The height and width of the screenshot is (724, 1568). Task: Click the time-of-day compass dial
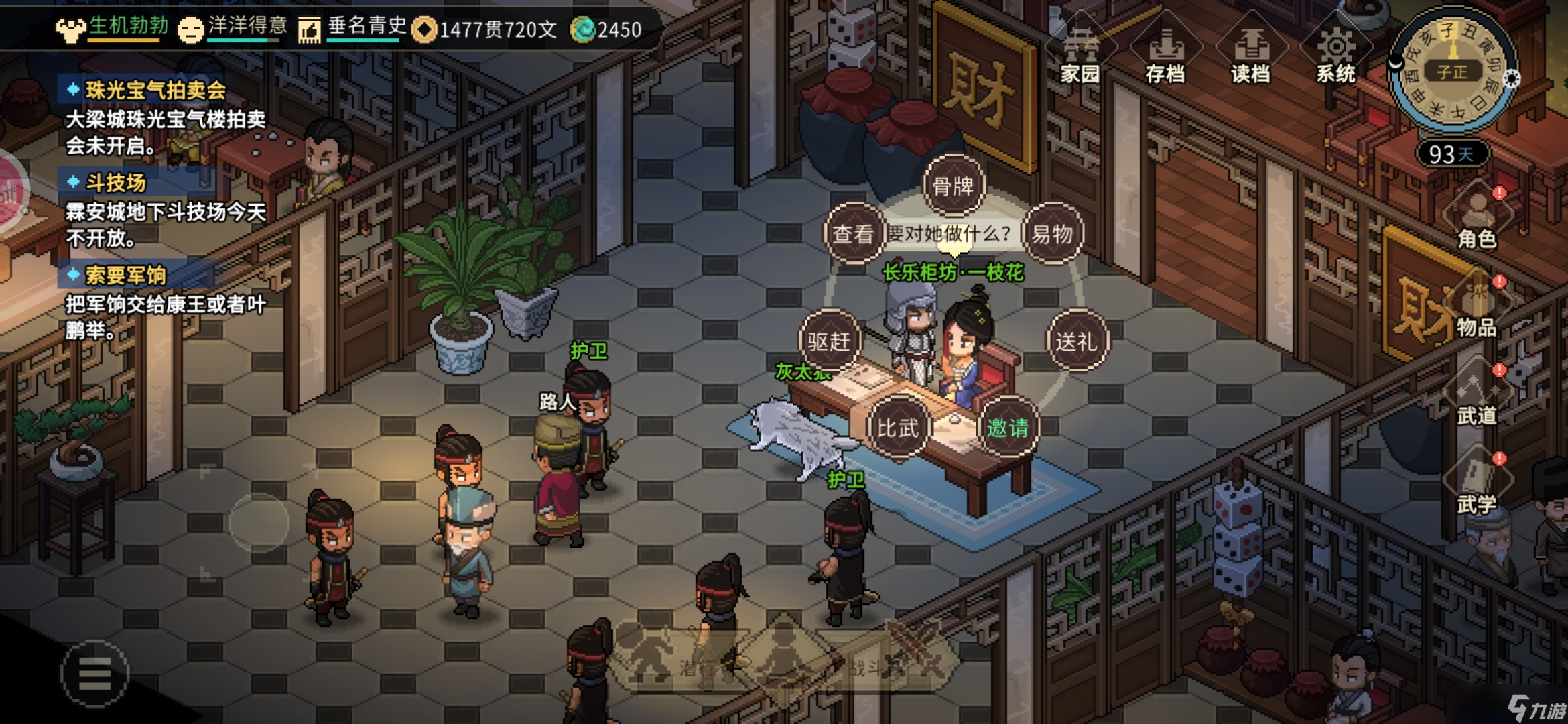tap(1452, 70)
